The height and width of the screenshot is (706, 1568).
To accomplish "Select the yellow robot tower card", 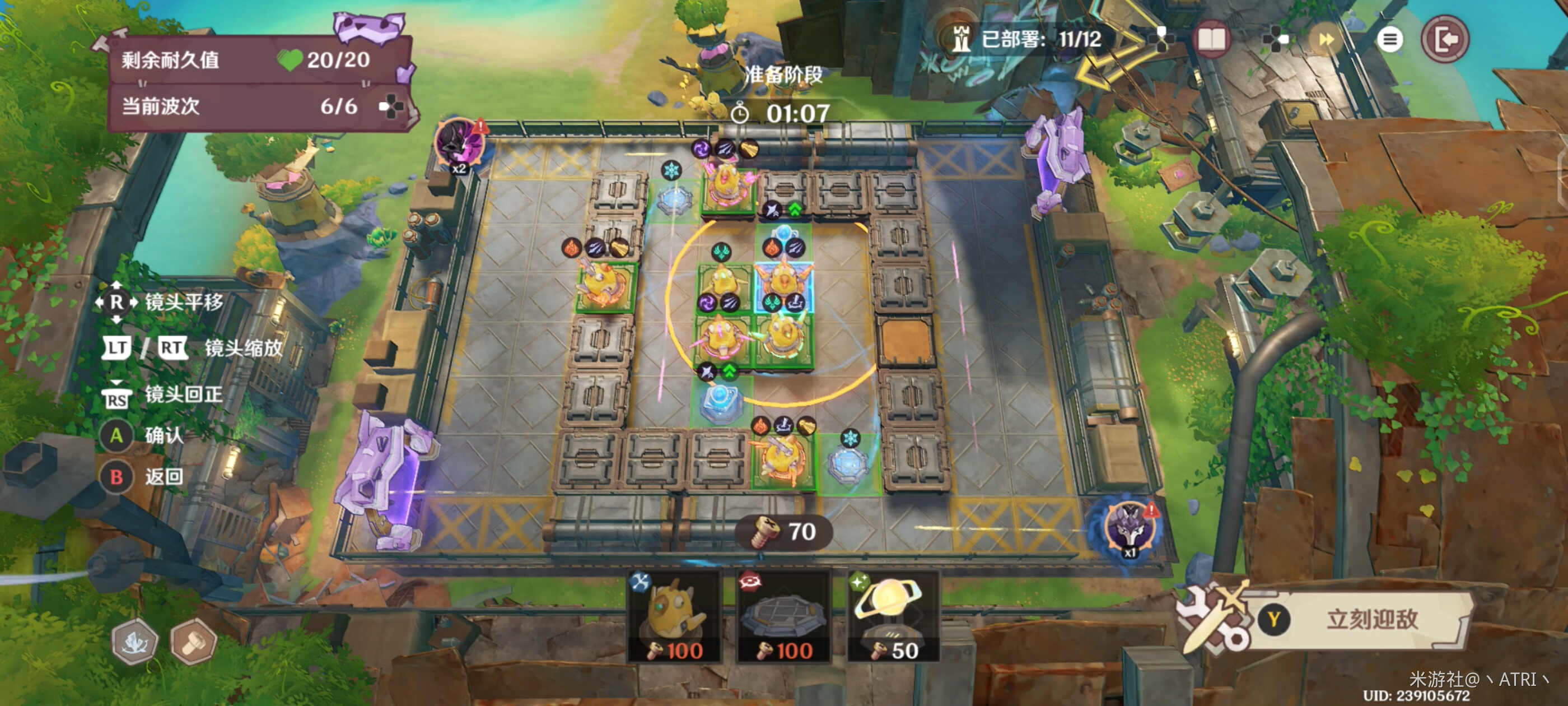I will (x=674, y=616).
